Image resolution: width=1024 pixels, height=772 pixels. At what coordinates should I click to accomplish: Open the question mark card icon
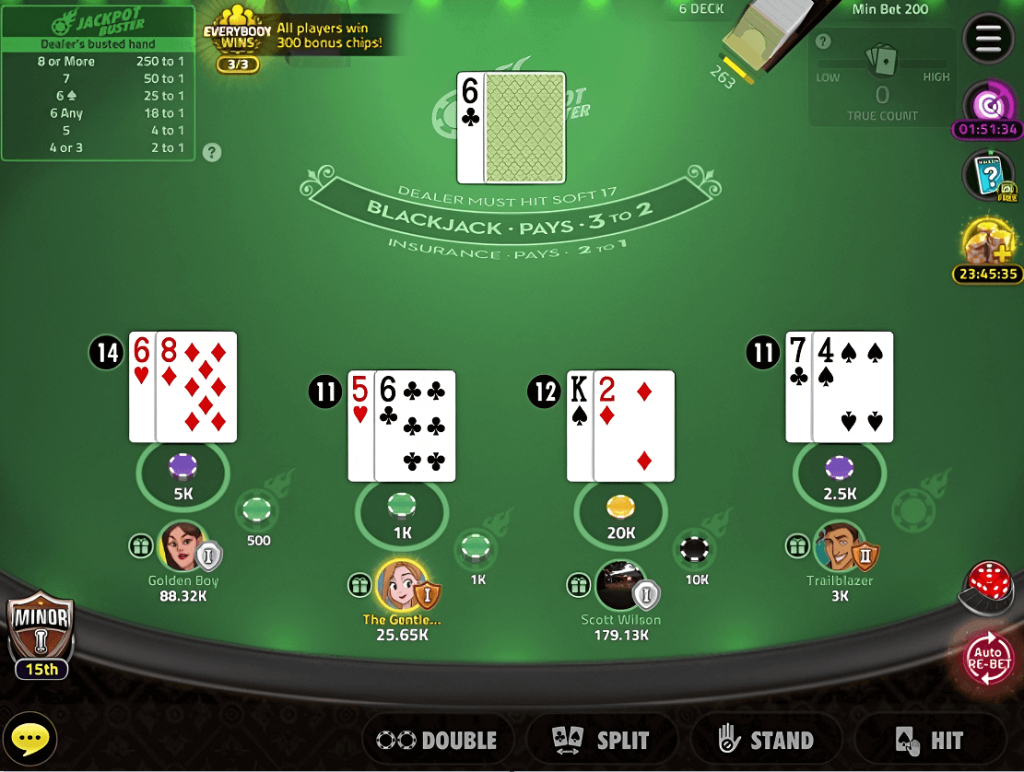[987, 175]
